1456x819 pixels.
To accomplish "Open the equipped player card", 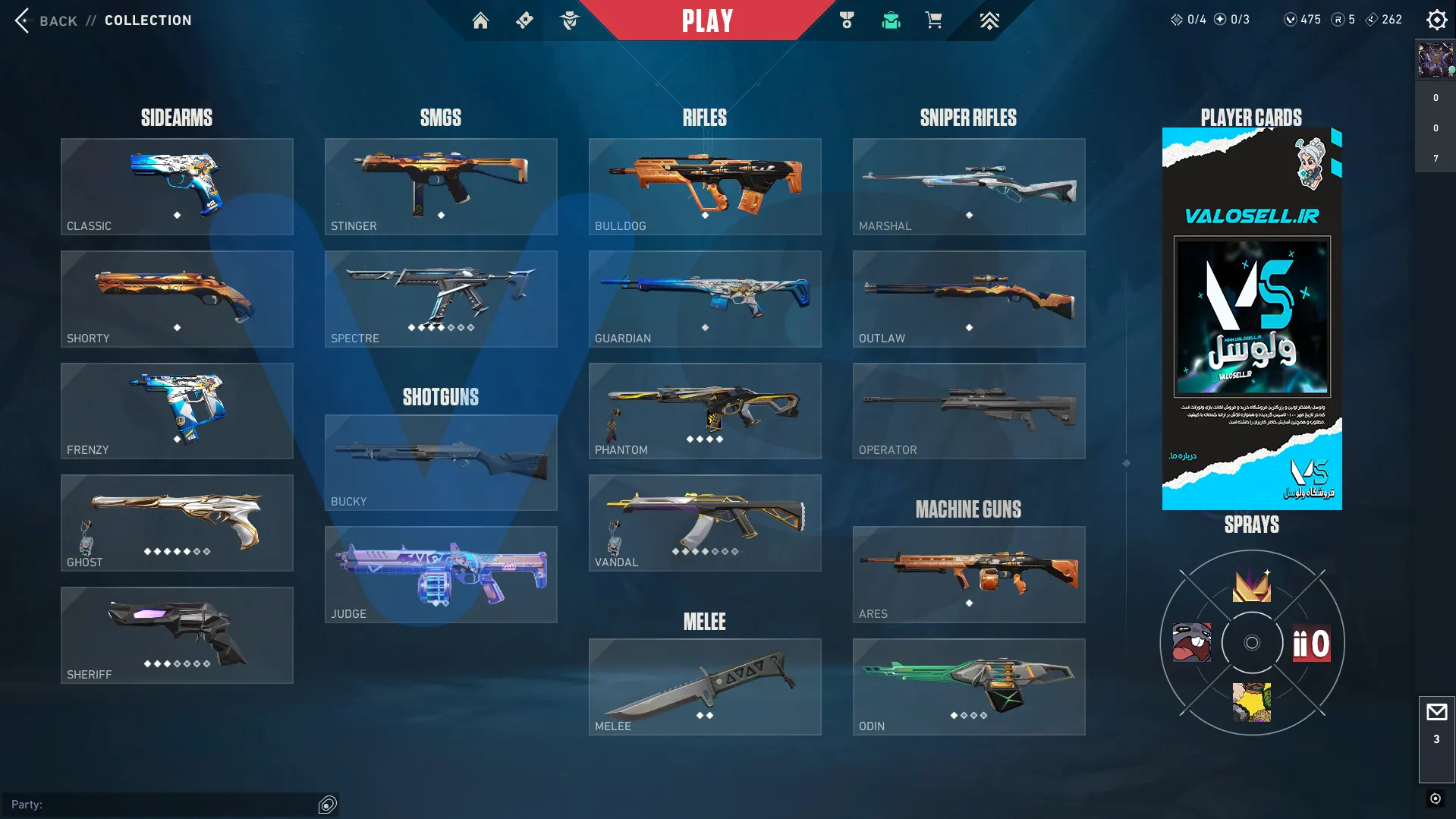I will [x=1252, y=319].
